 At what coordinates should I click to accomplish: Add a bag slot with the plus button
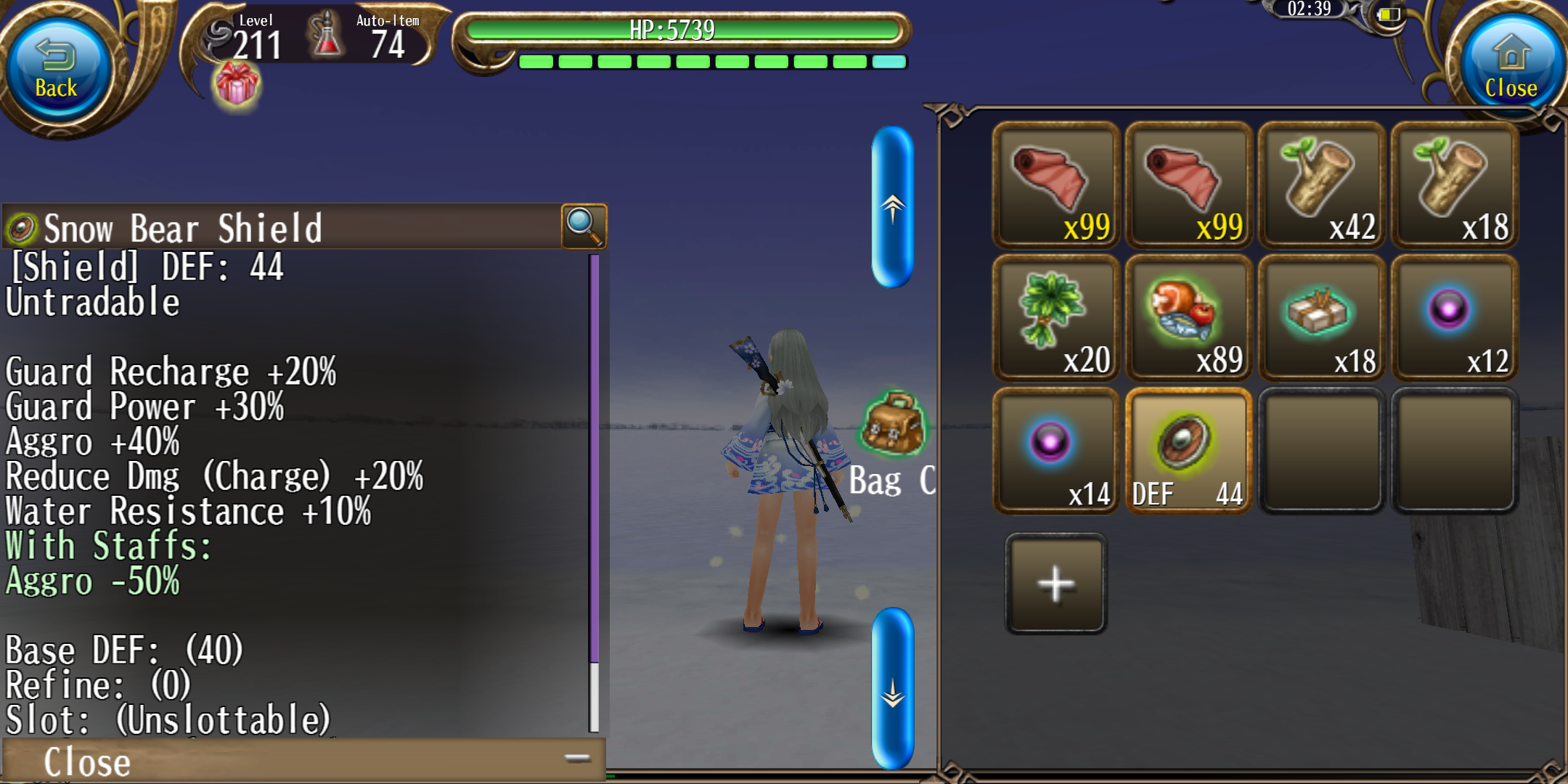tap(1055, 583)
